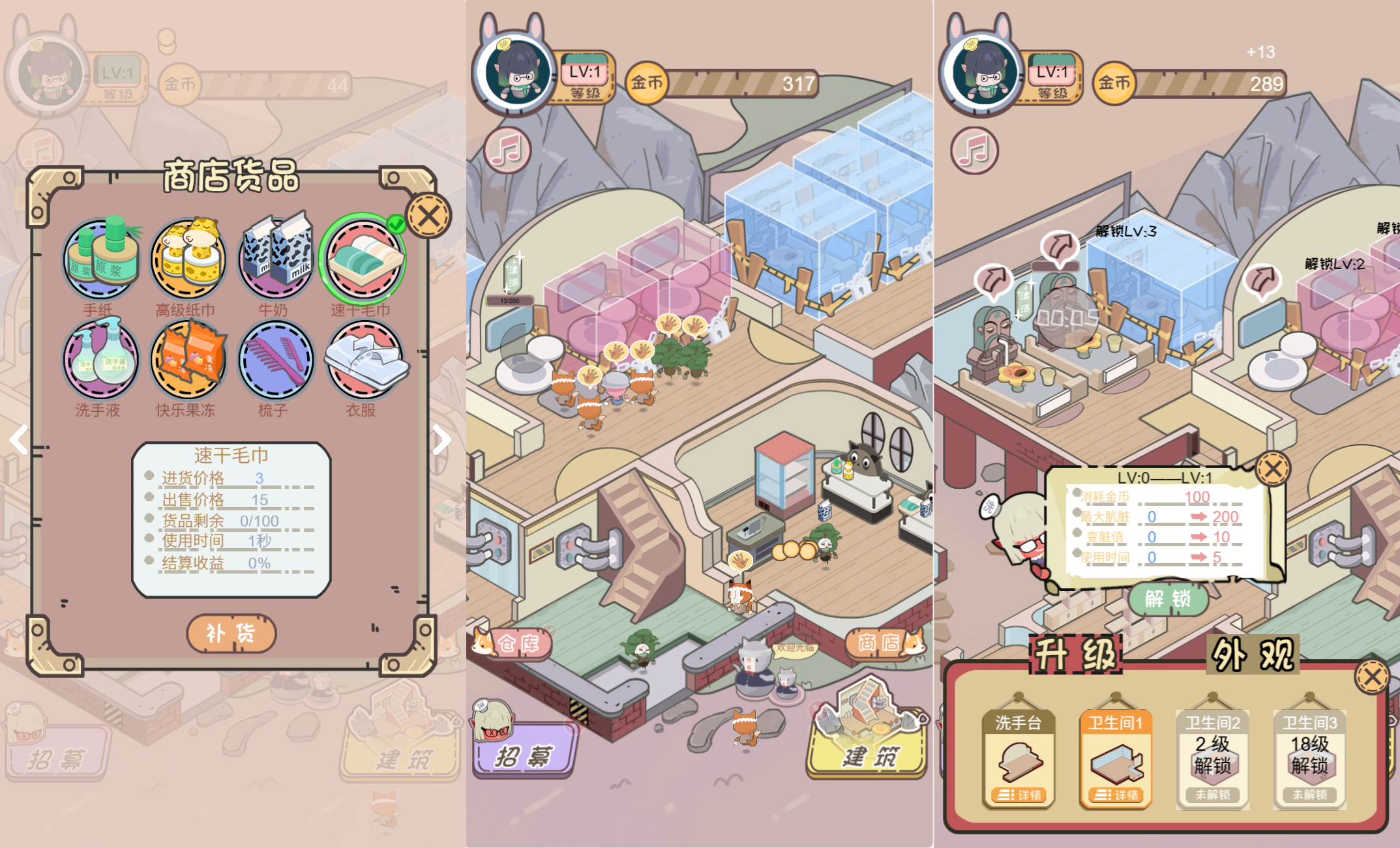
Task: Select the 牛奶 milk cartons item
Action: pyautogui.click(x=275, y=259)
